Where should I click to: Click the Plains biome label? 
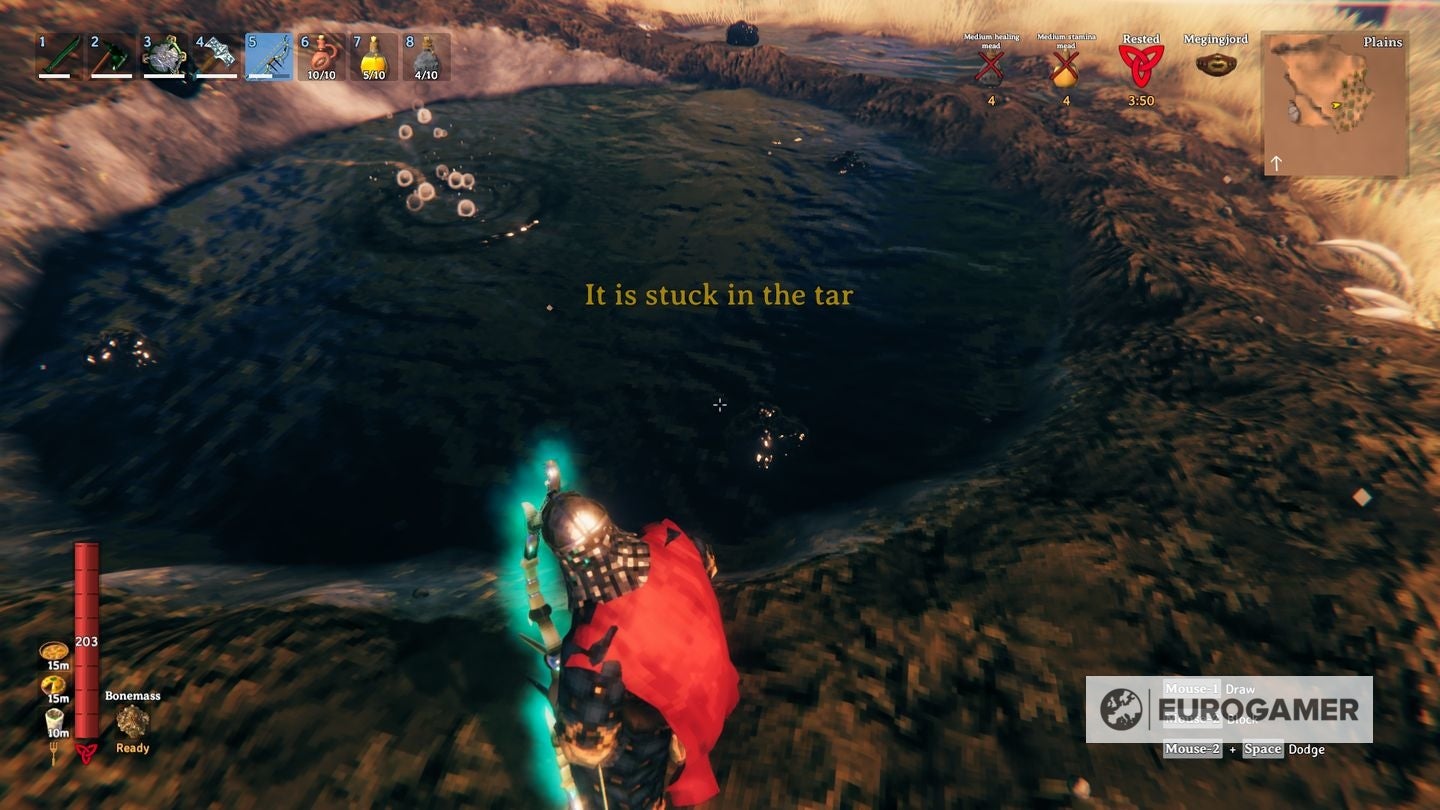click(1382, 42)
